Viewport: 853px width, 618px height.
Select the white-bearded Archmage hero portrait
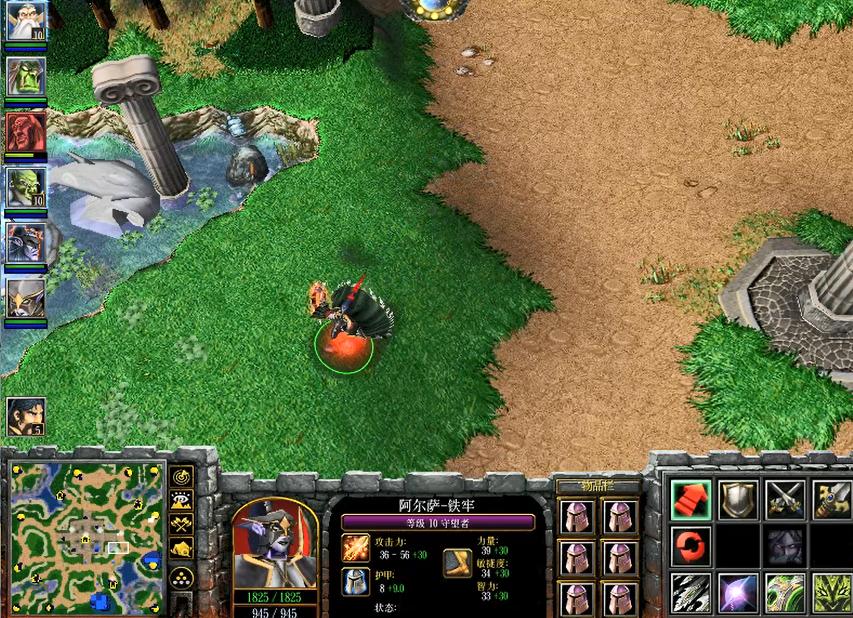coord(24,22)
